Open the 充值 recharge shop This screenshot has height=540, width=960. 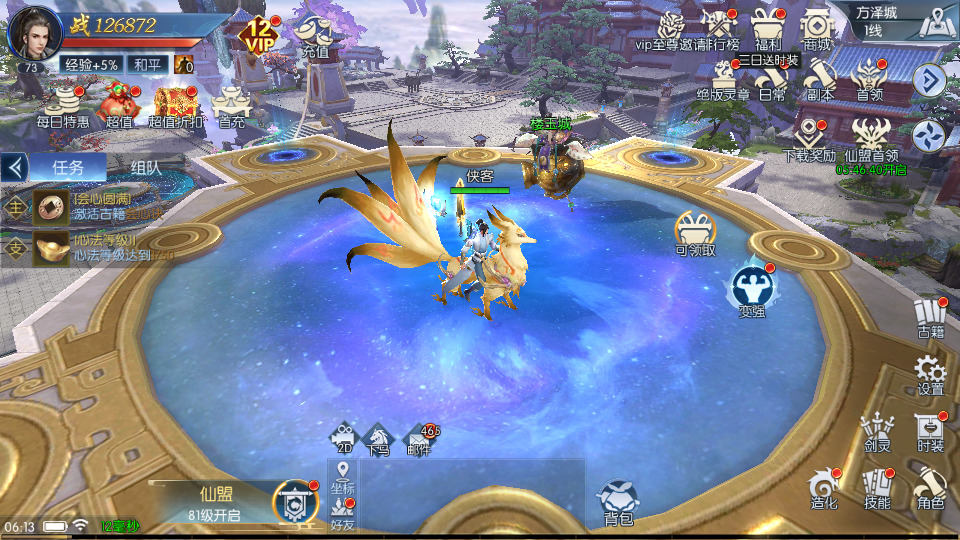tap(314, 36)
